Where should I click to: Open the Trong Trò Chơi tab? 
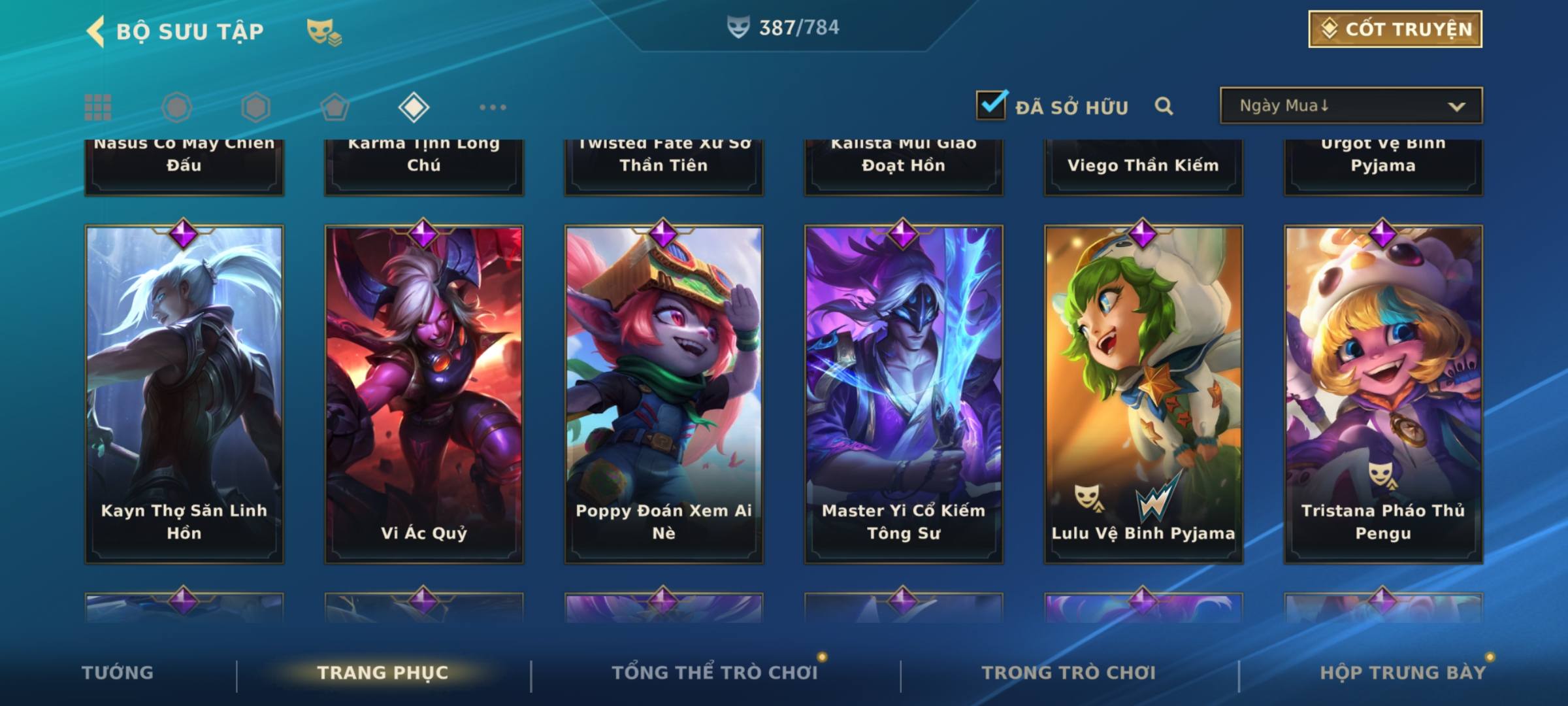pos(1069,673)
